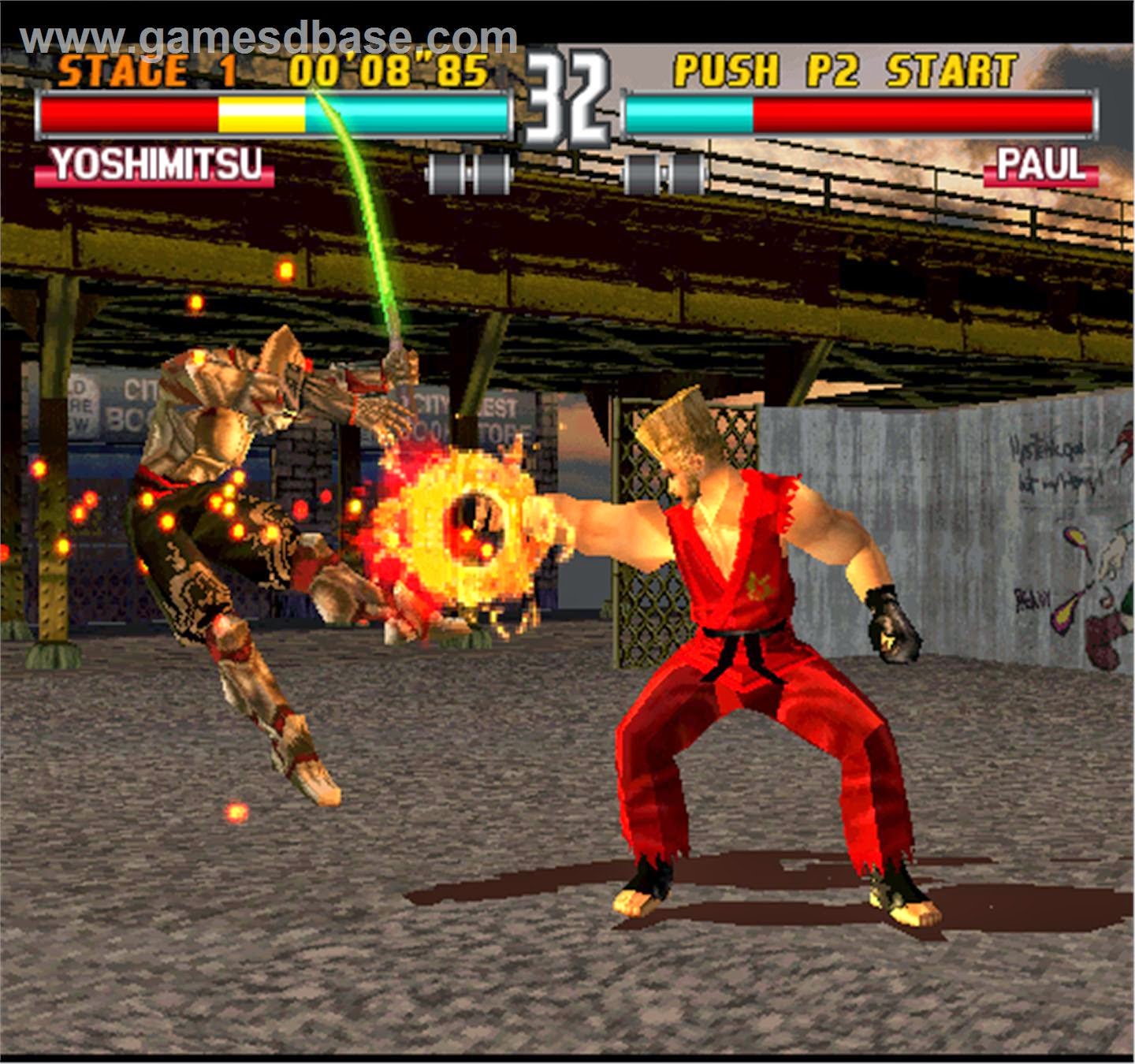The image size is (1135, 1064).
Task: Click the right dumbbell-style round counter icon
Action: point(662,169)
